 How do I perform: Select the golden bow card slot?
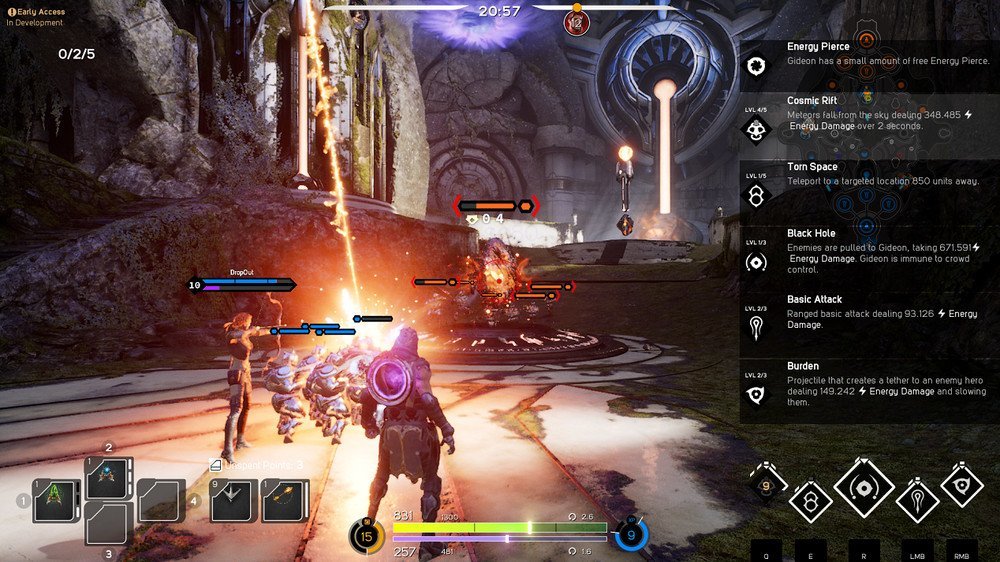(x=285, y=500)
